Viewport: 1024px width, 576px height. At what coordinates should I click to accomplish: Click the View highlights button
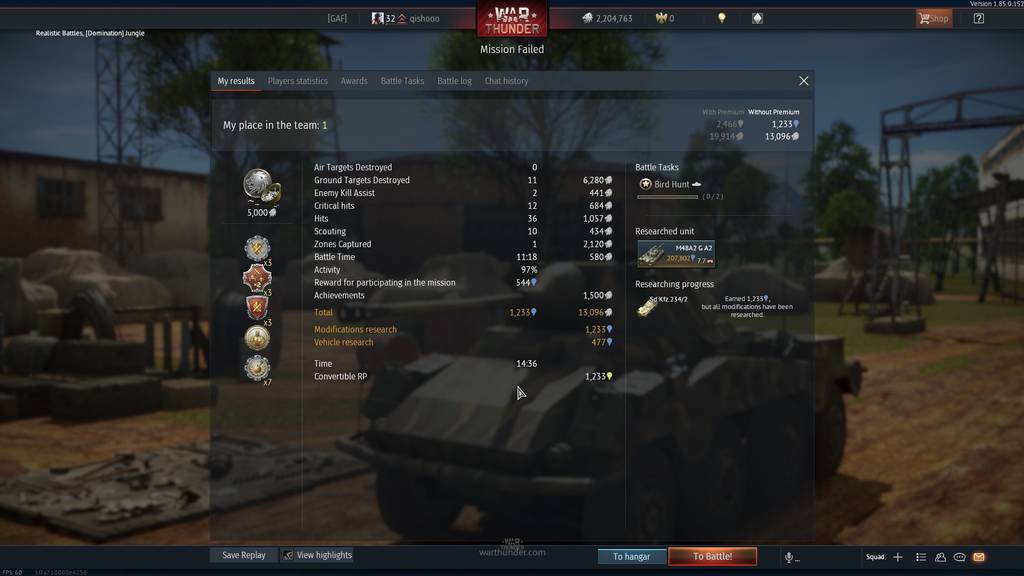(x=317, y=555)
